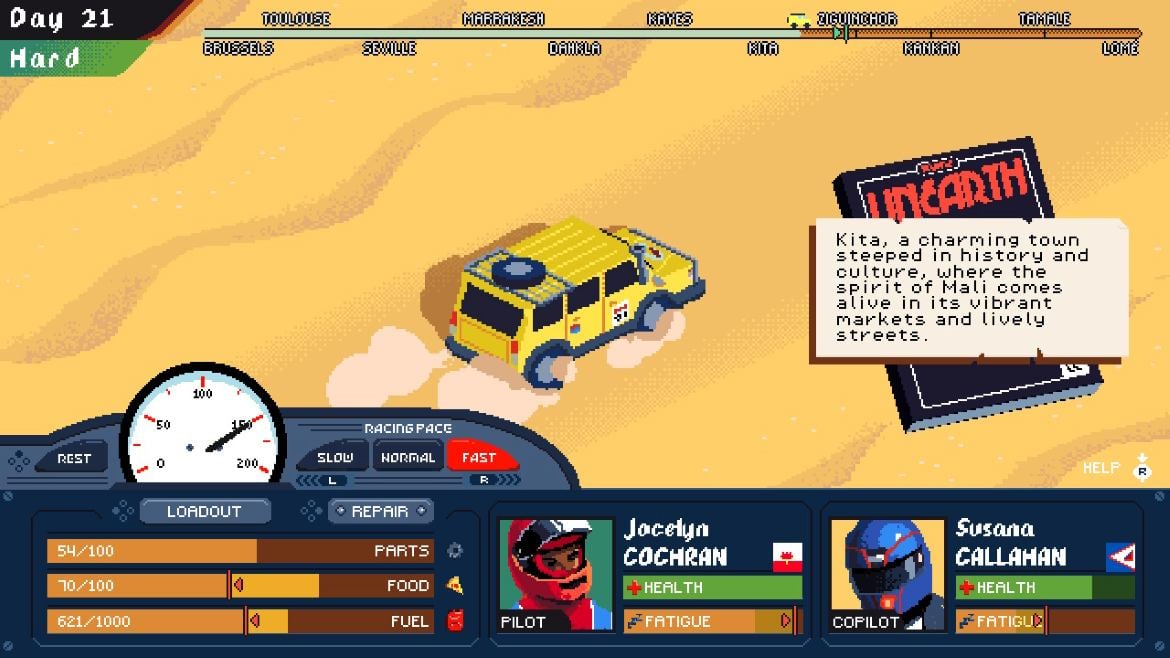The width and height of the screenshot is (1170, 658).
Task: Select the Rest button
Action: [74, 458]
